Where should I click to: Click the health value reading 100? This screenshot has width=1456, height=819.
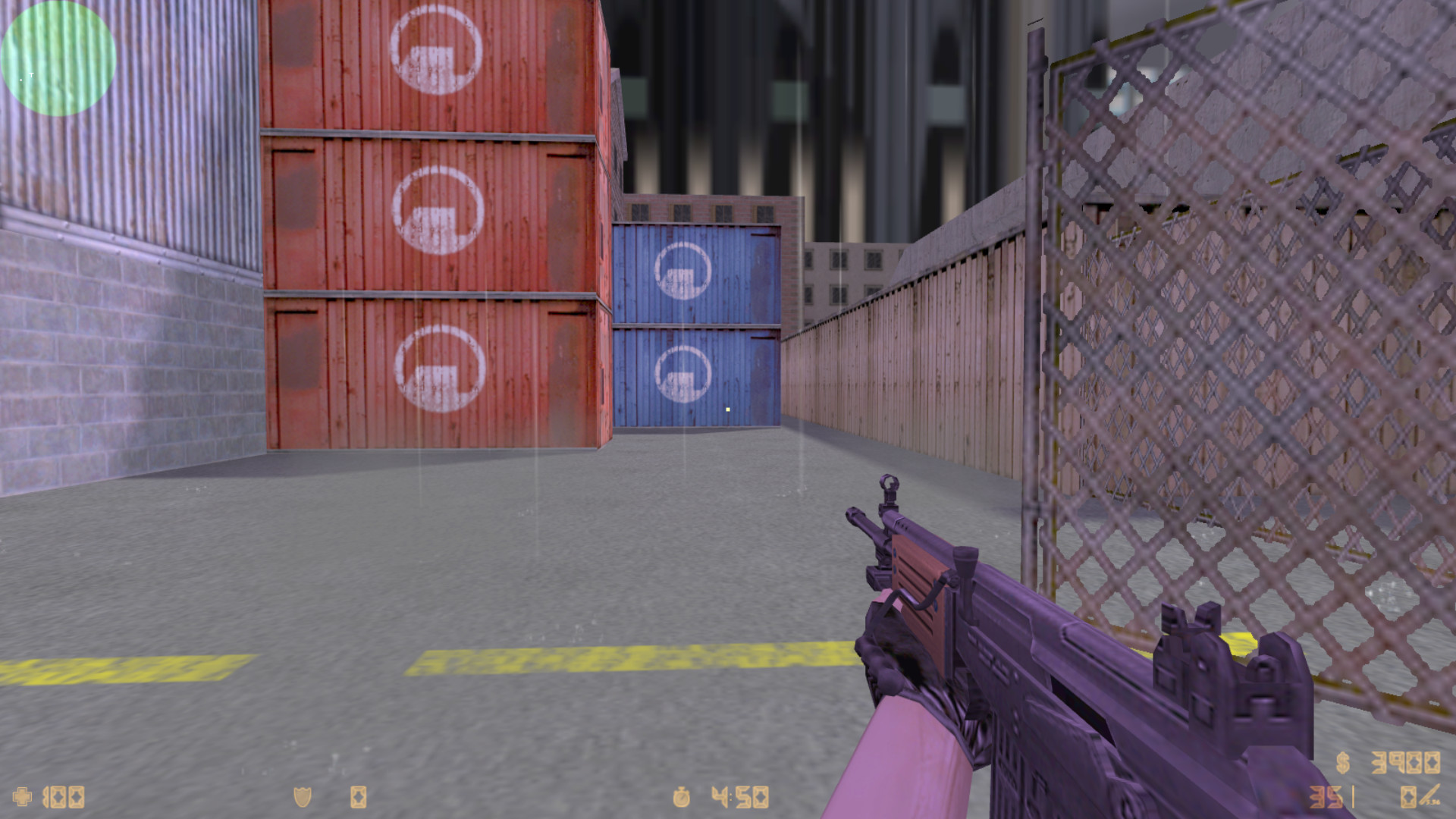64,796
